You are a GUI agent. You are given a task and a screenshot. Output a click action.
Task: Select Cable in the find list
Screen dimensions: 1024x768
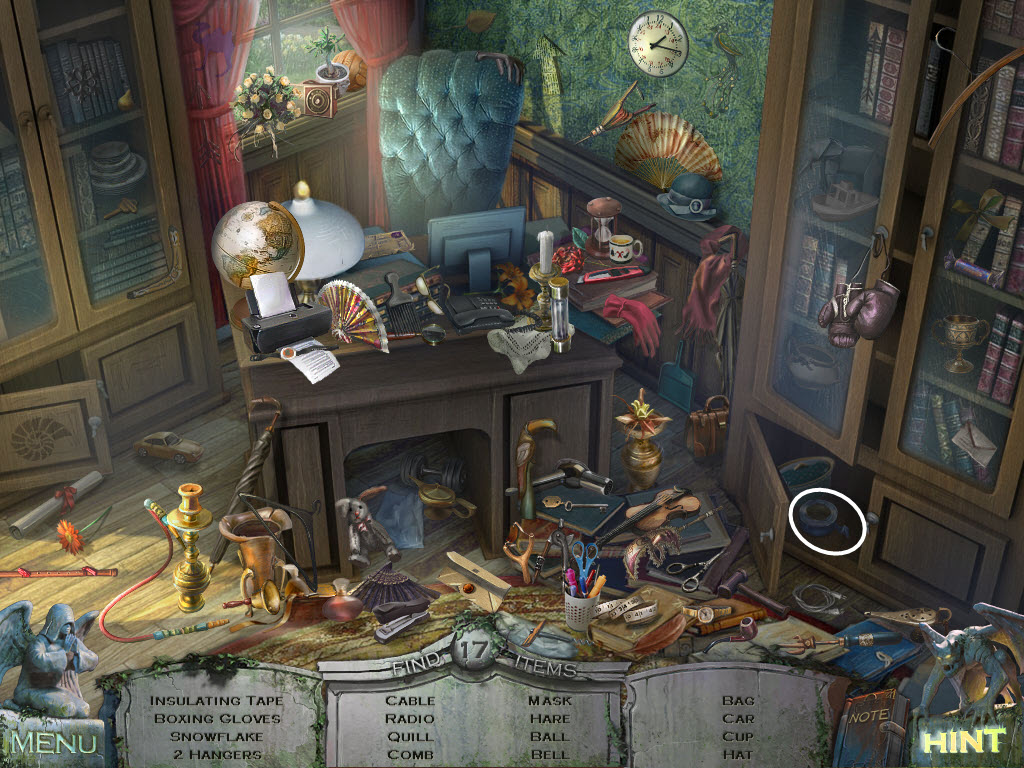[410, 700]
